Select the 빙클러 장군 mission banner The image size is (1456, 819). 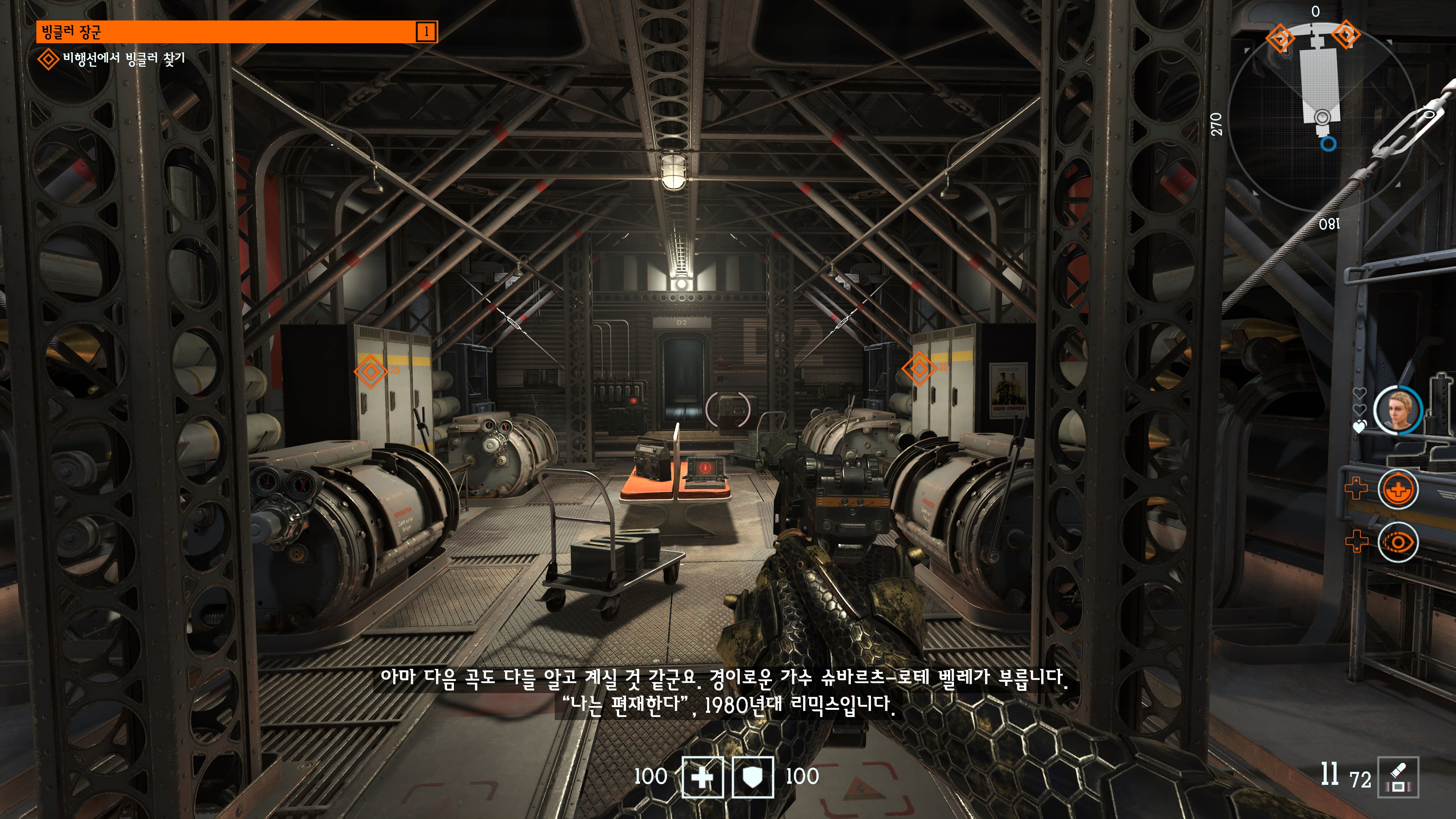[236, 31]
